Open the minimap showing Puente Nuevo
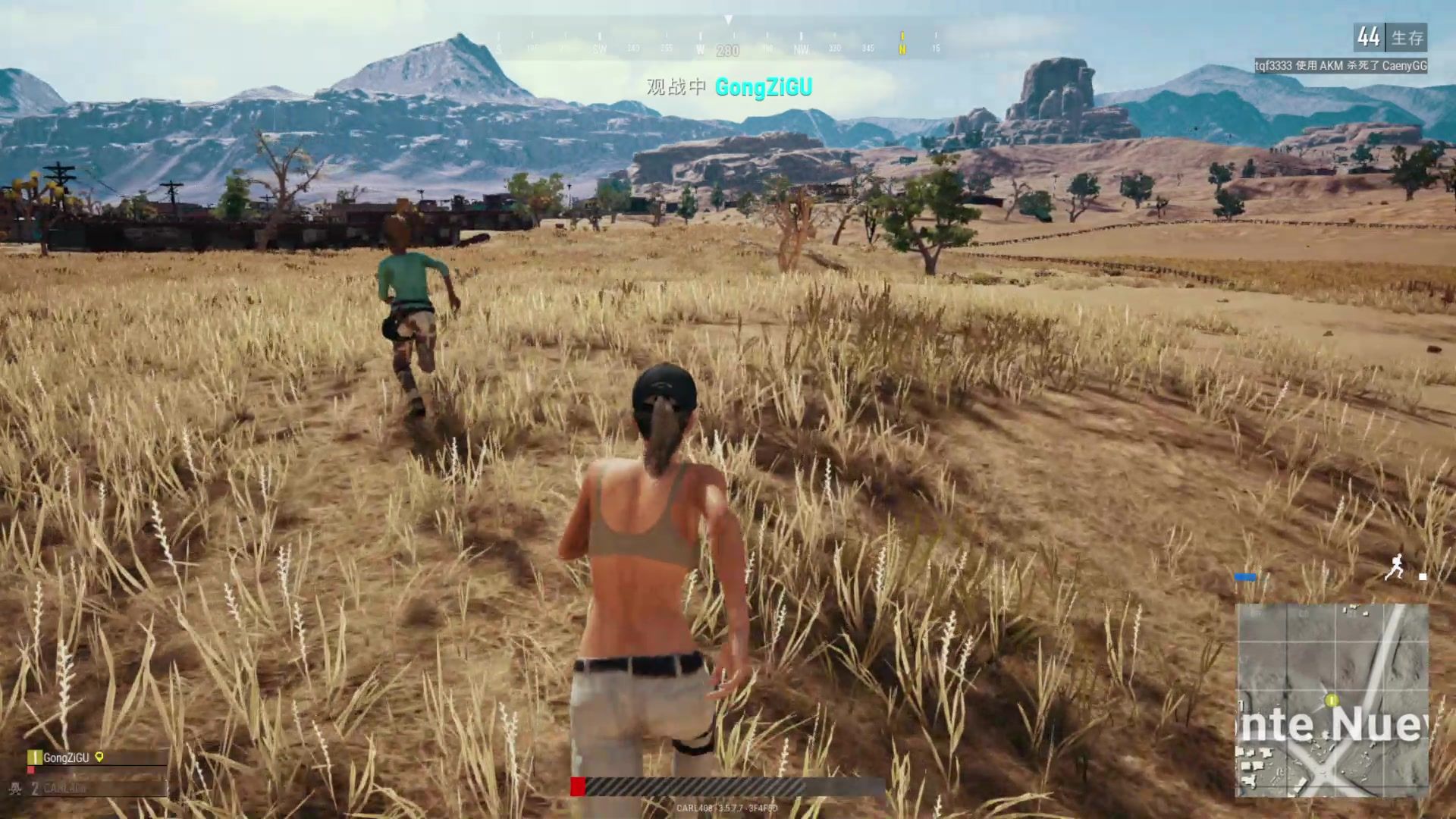The width and height of the screenshot is (1456, 819). click(1332, 700)
